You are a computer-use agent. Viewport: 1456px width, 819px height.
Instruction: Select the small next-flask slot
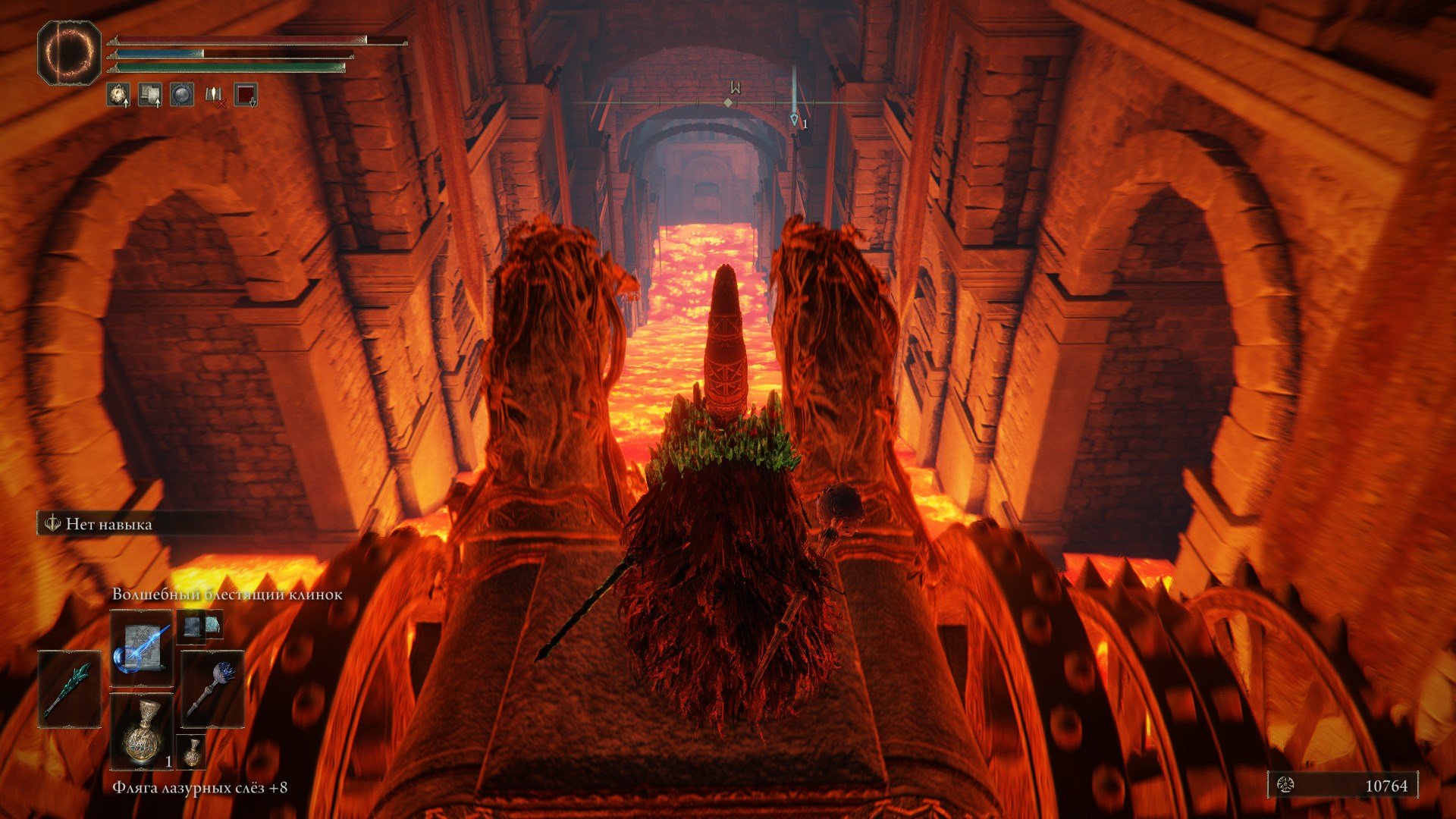[x=191, y=750]
